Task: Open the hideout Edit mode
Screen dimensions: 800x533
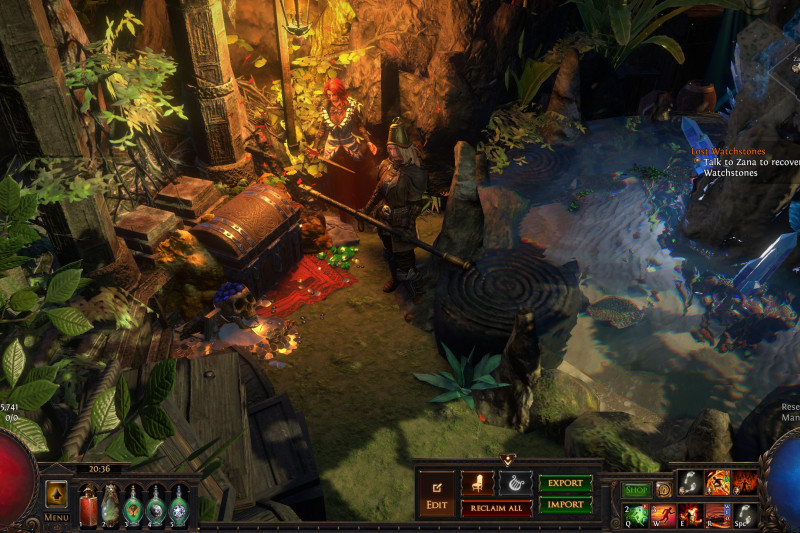Action: [x=436, y=494]
